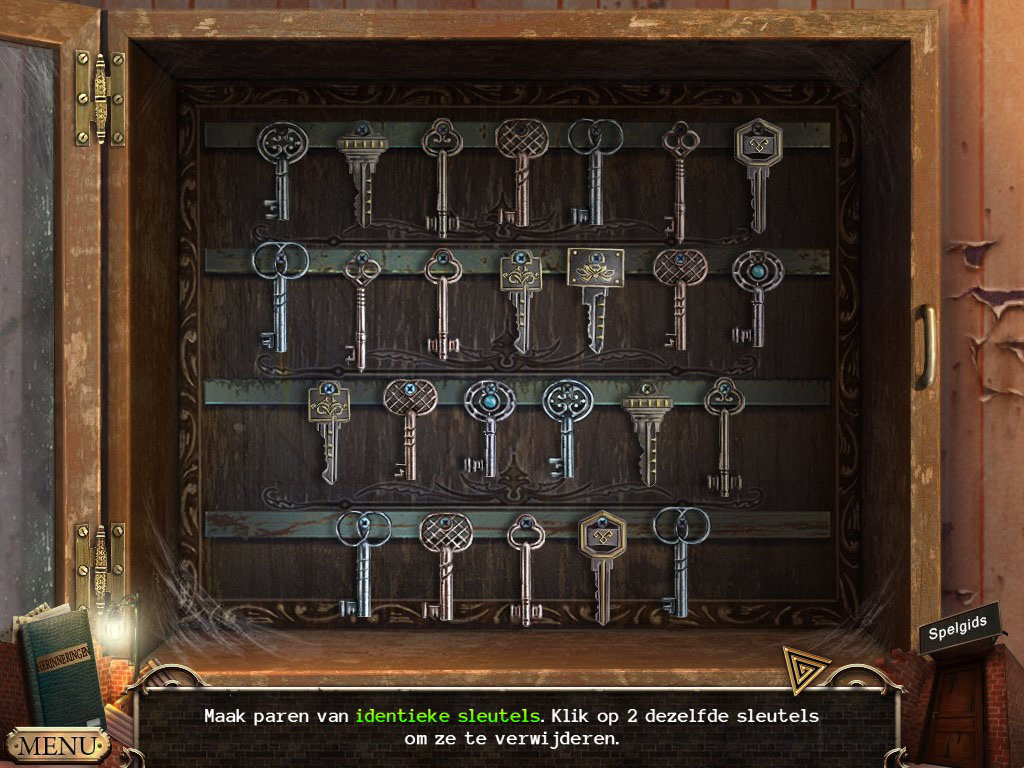The width and height of the screenshot is (1024, 768).
Task: Open the MENU button
Action: [x=57, y=745]
